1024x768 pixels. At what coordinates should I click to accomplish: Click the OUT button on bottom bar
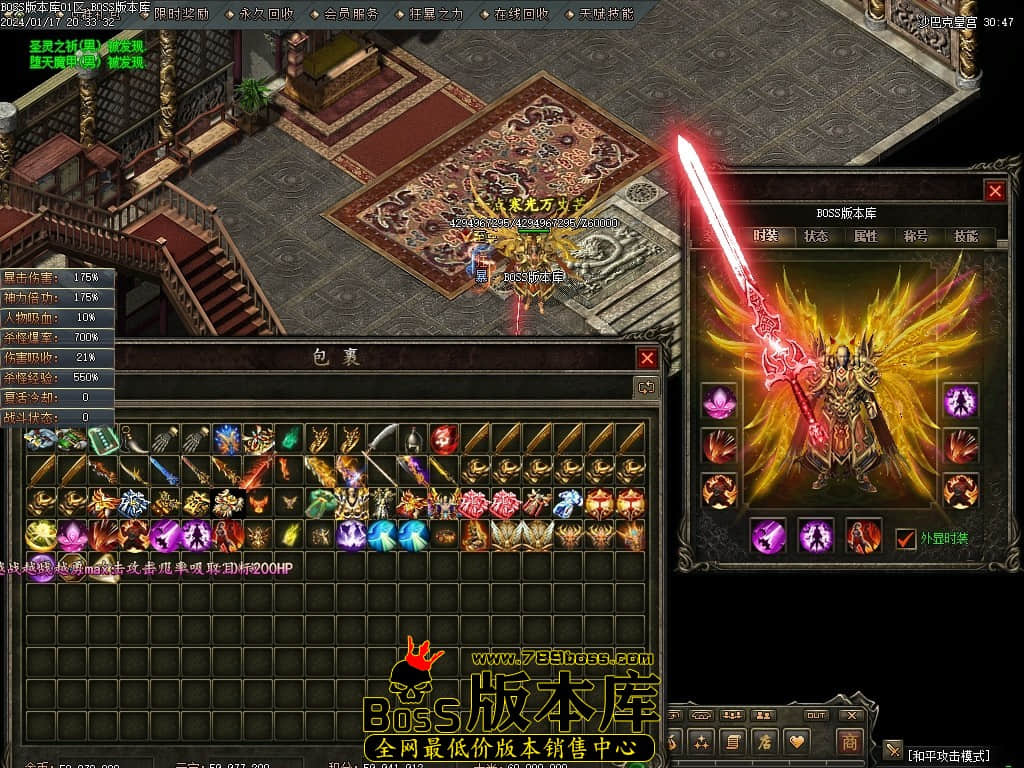[816, 715]
